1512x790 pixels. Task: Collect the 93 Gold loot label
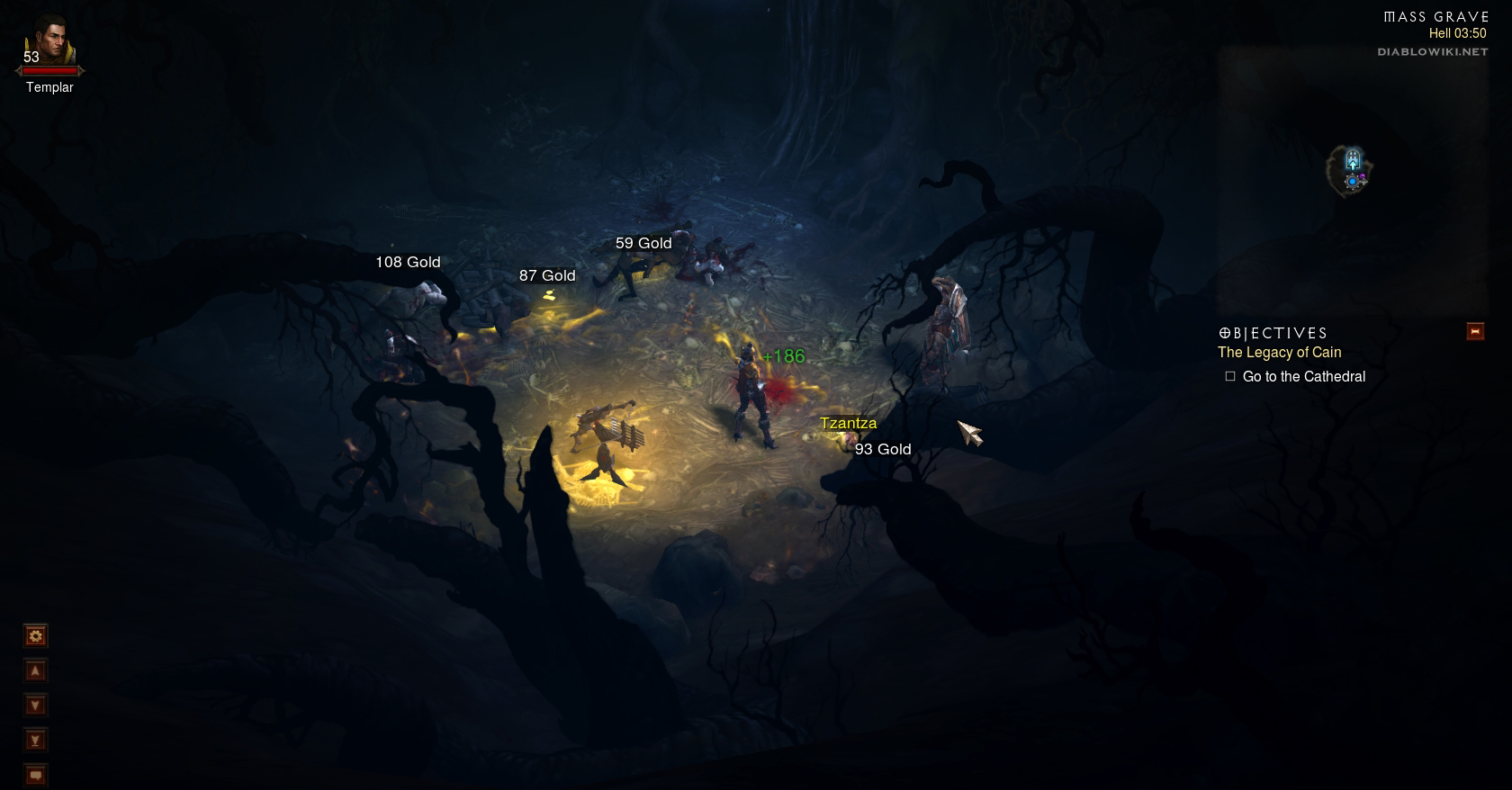coord(883,449)
